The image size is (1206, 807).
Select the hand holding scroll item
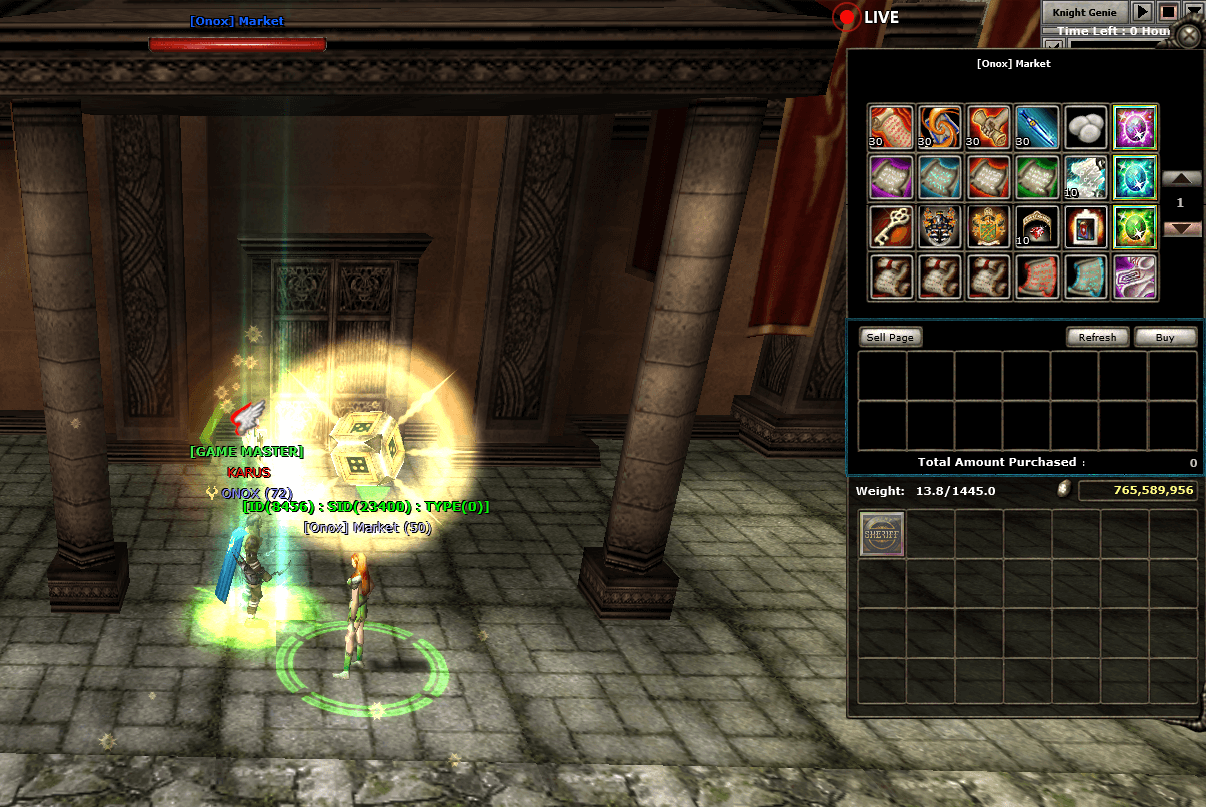[988, 127]
